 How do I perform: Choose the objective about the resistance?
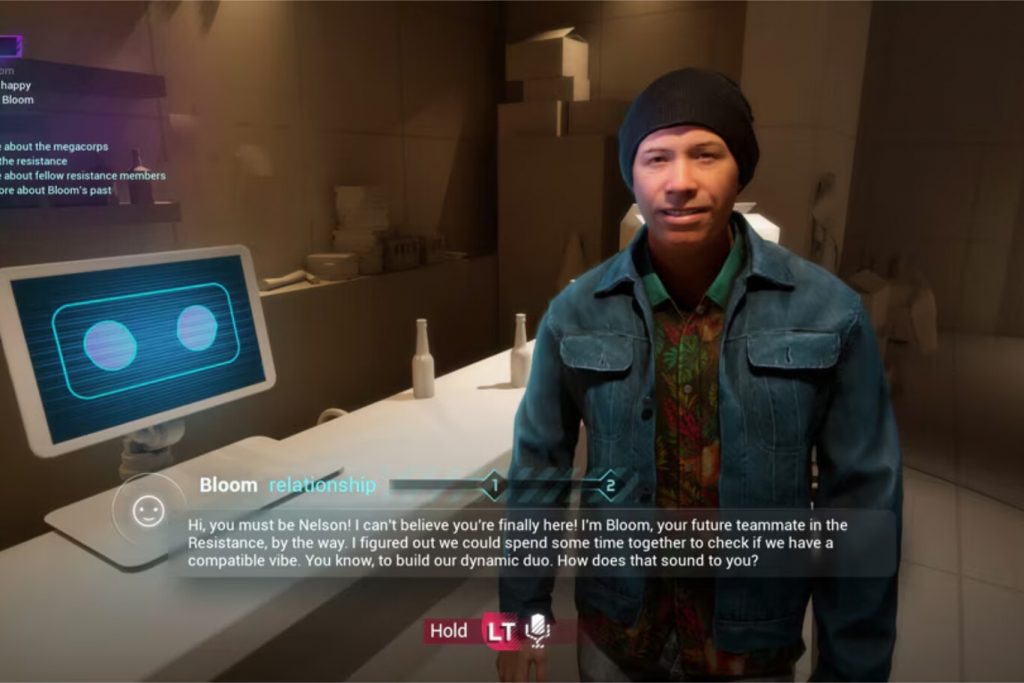(x=34, y=161)
